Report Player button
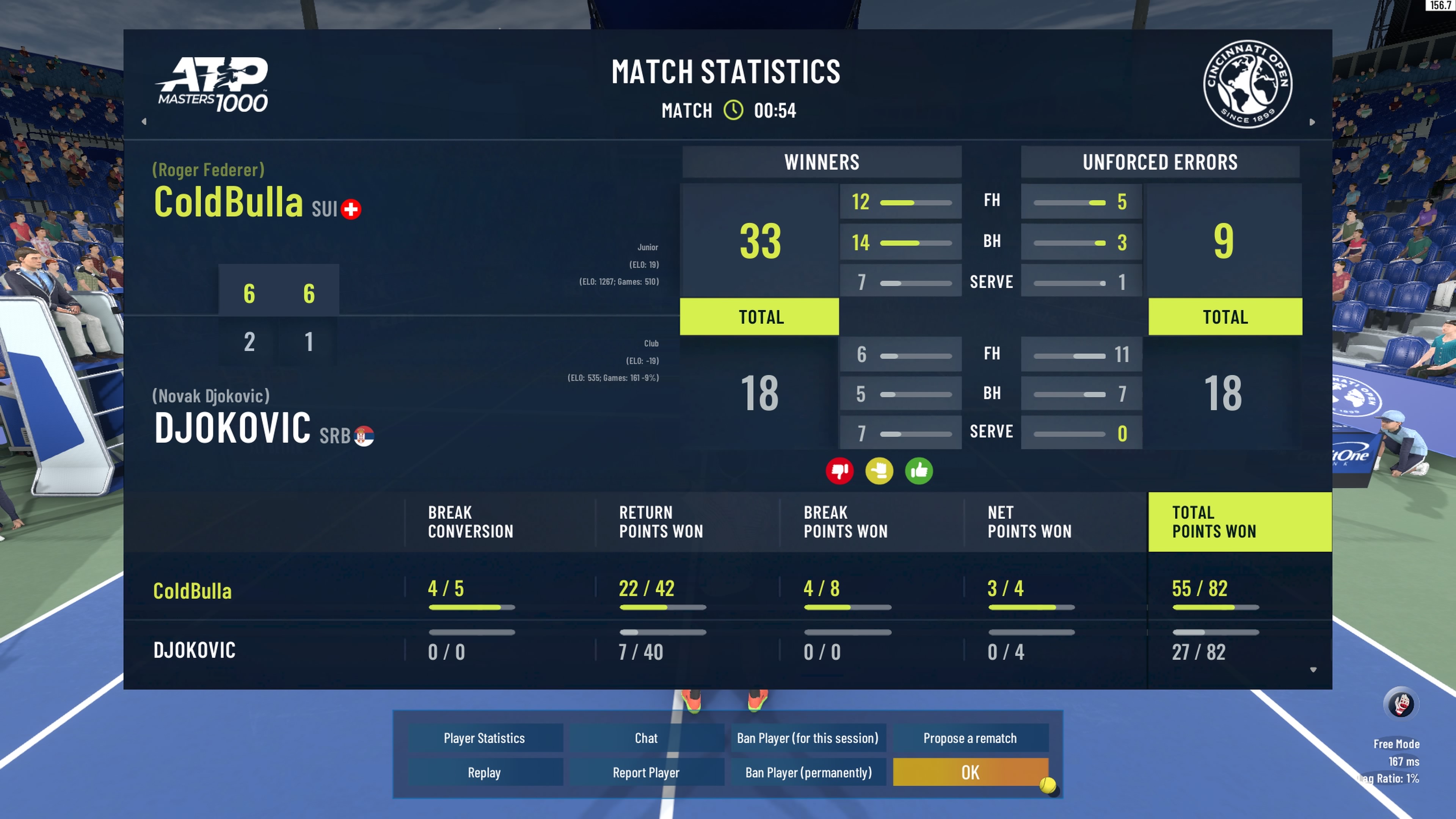Viewport: 1456px width, 819px height. [x=646, y=773]
